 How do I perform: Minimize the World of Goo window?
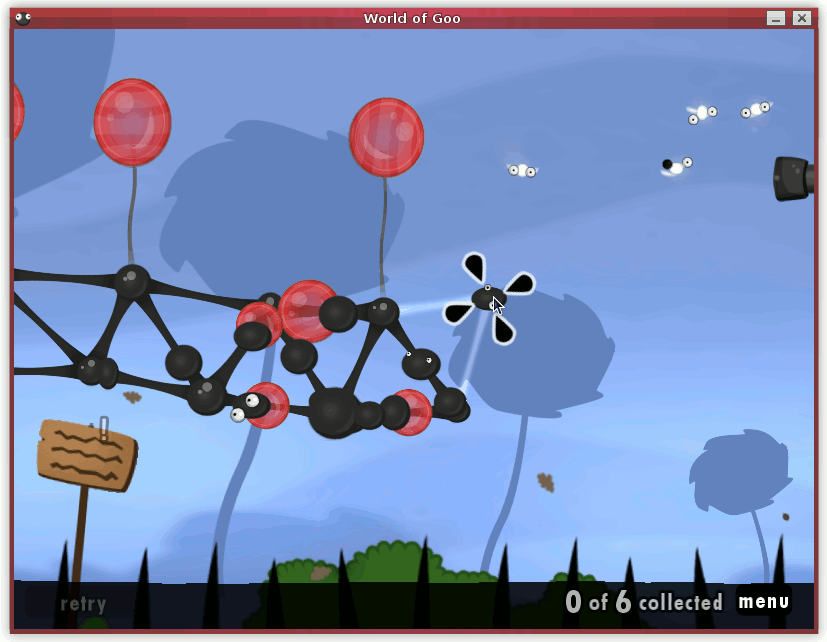click(x=776, y=18)
